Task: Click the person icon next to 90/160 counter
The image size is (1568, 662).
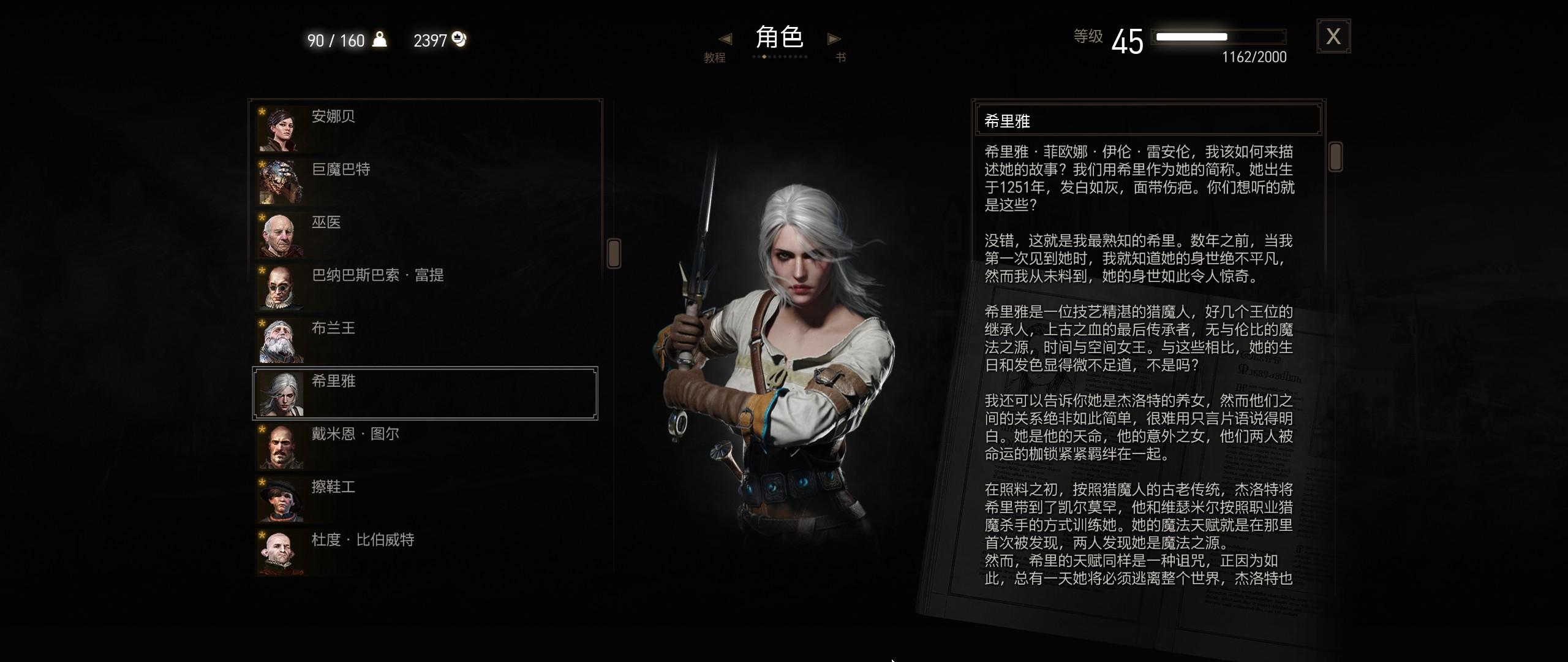Action: point(378,39)
